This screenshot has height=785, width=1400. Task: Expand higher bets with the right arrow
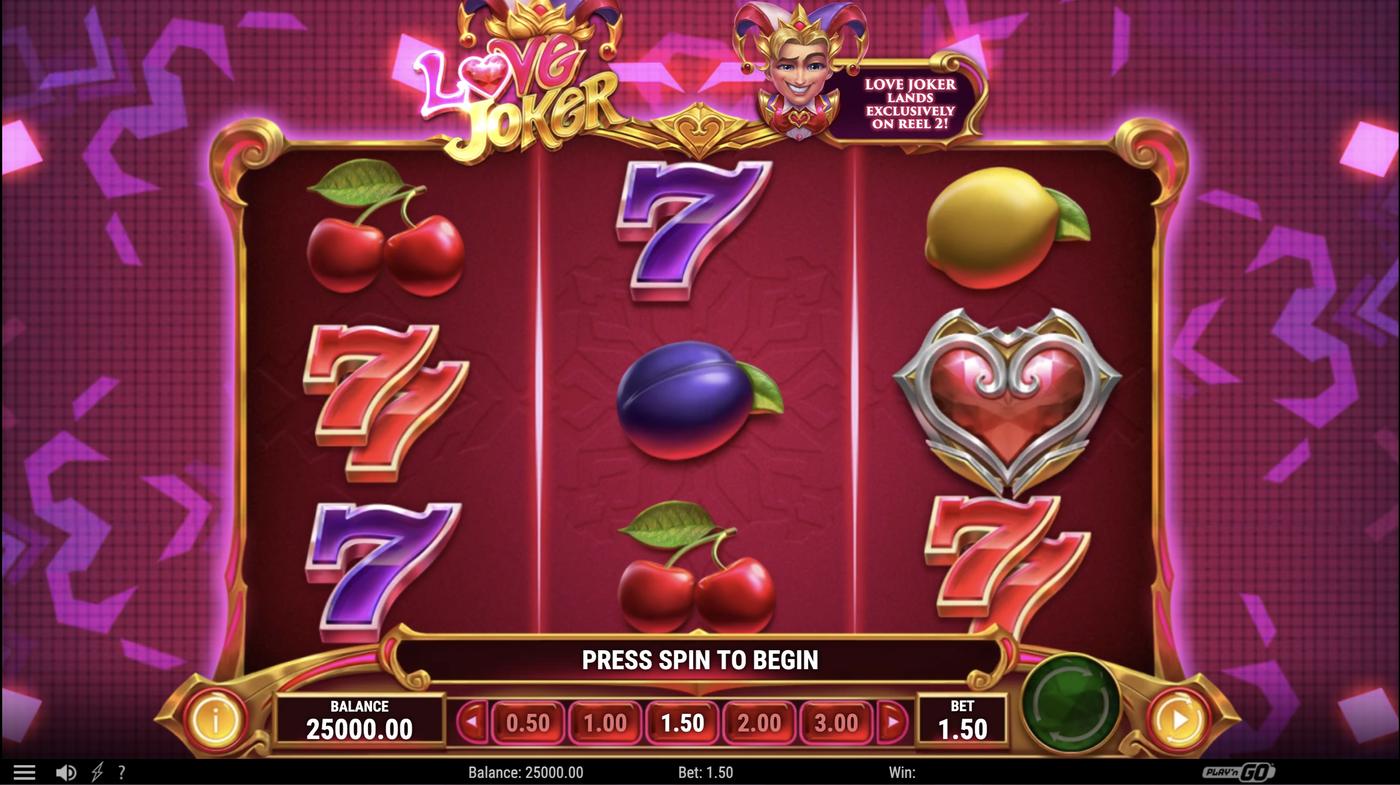click(891, 721)
